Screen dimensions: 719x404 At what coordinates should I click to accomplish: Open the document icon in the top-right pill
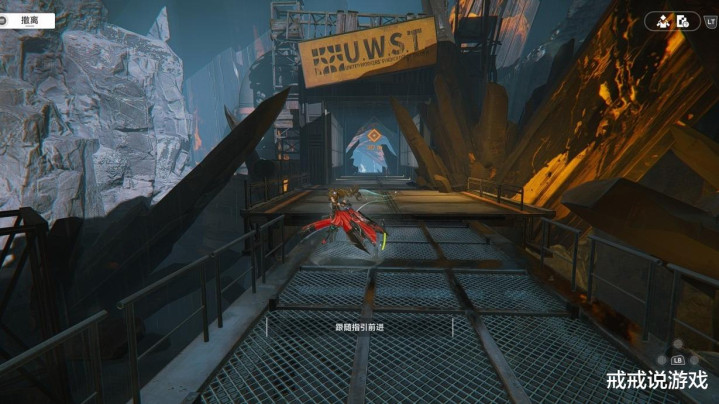683,20
